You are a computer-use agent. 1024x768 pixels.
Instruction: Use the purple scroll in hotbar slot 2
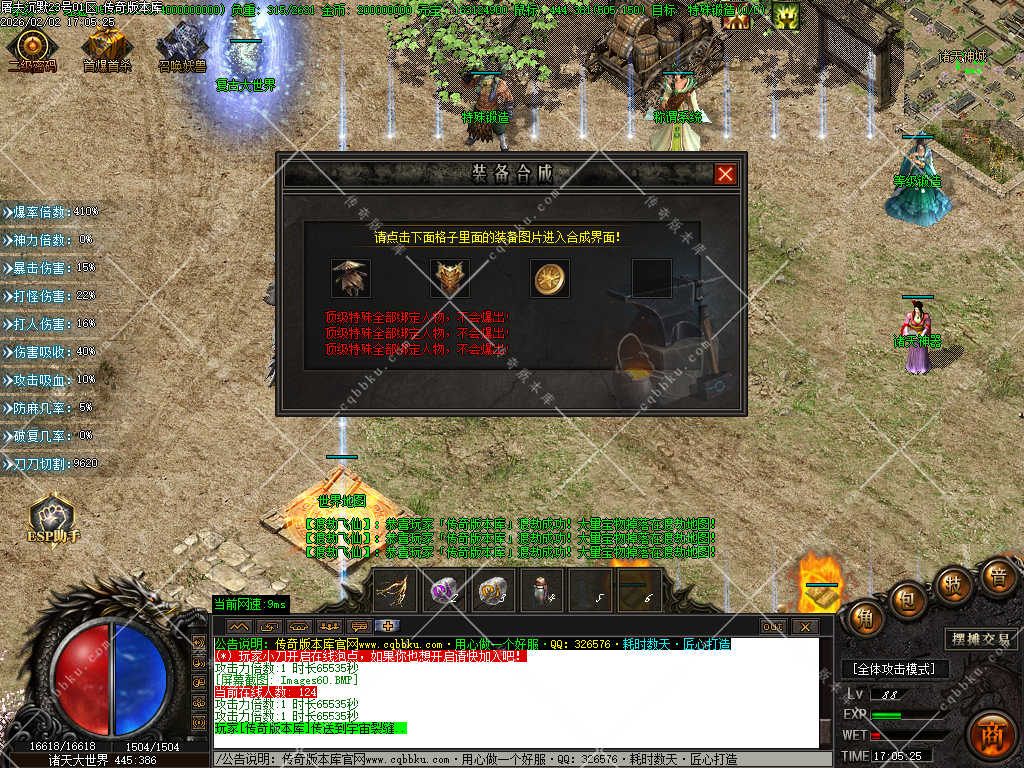443,591
